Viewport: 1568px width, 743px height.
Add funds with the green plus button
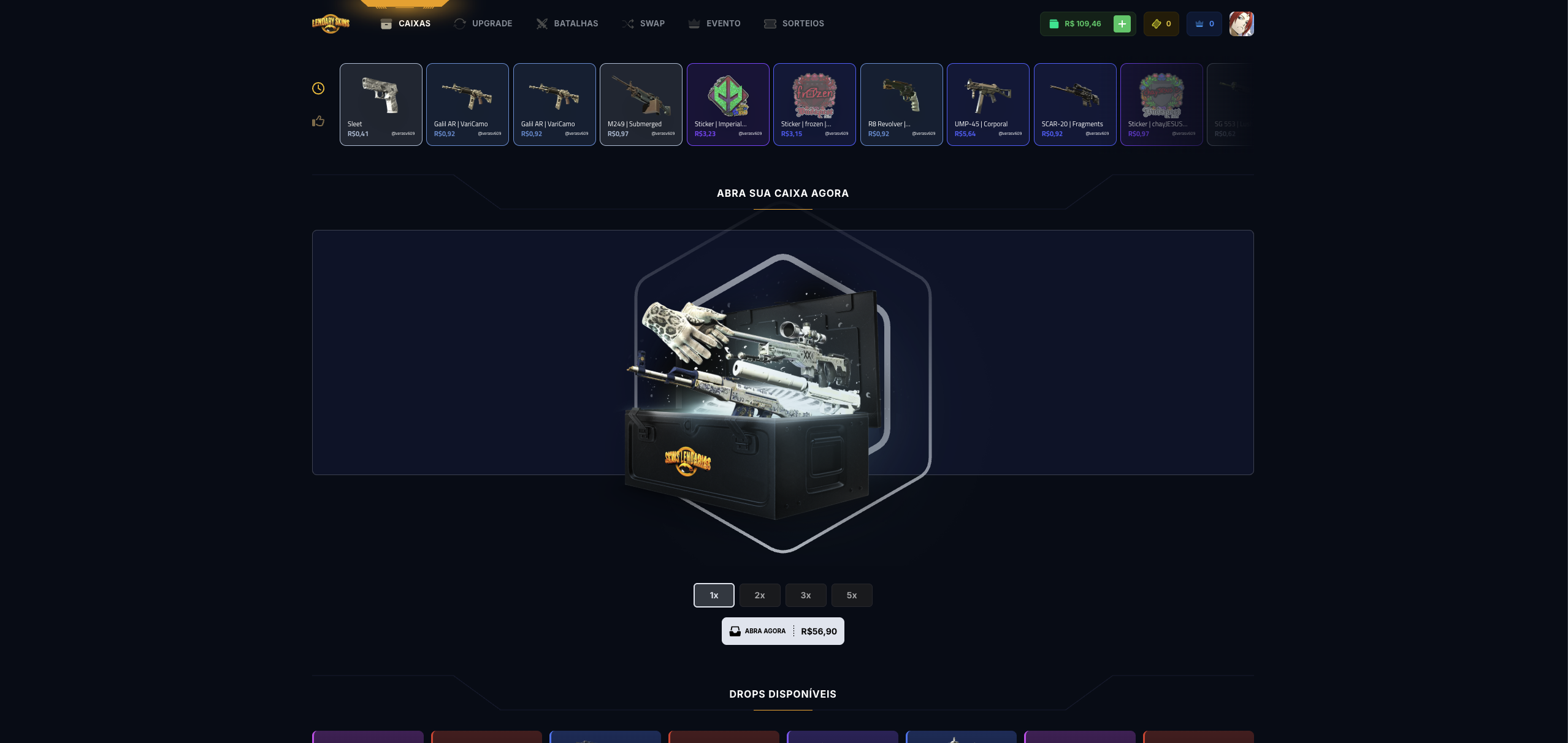(1122, 24)
